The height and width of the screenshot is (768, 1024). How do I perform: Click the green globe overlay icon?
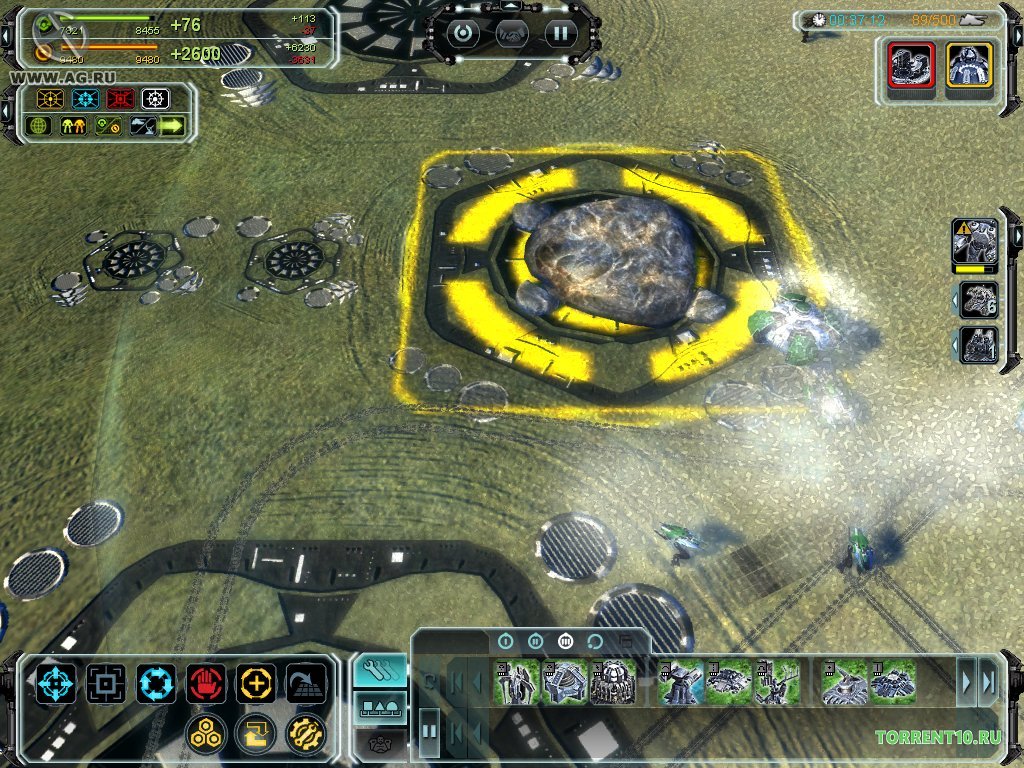click(x=40, y=126)
